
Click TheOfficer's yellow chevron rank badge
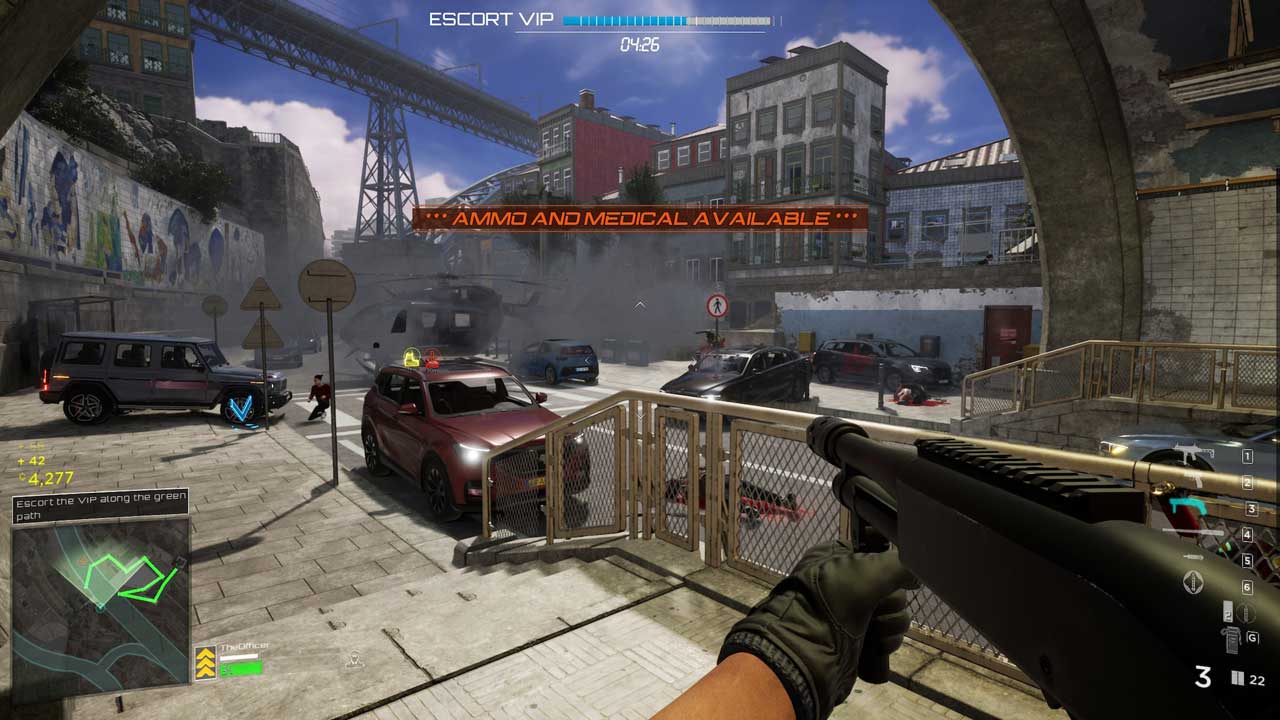point(205,661)
